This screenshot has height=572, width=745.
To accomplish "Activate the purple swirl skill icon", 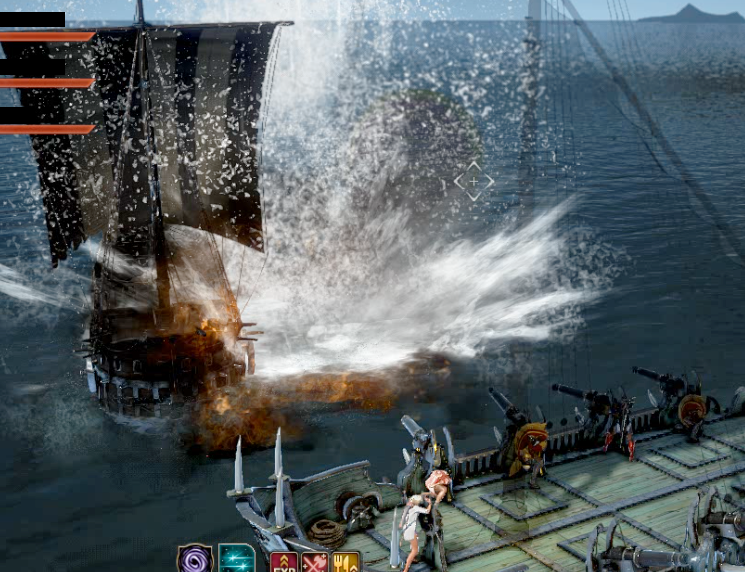I will click(x=194, y=559).
